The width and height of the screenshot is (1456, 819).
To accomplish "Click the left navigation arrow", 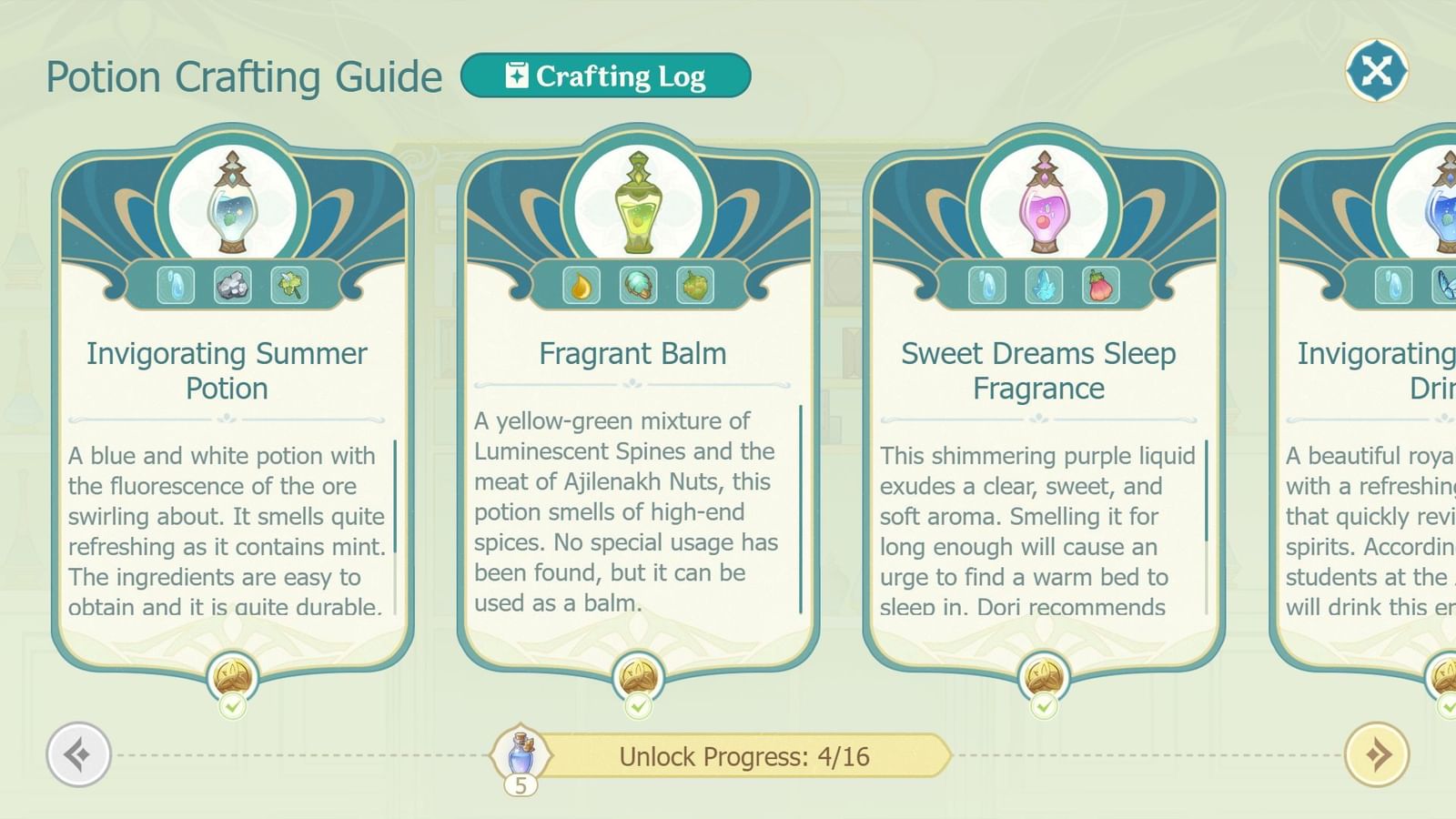I will tap(77, 754).
